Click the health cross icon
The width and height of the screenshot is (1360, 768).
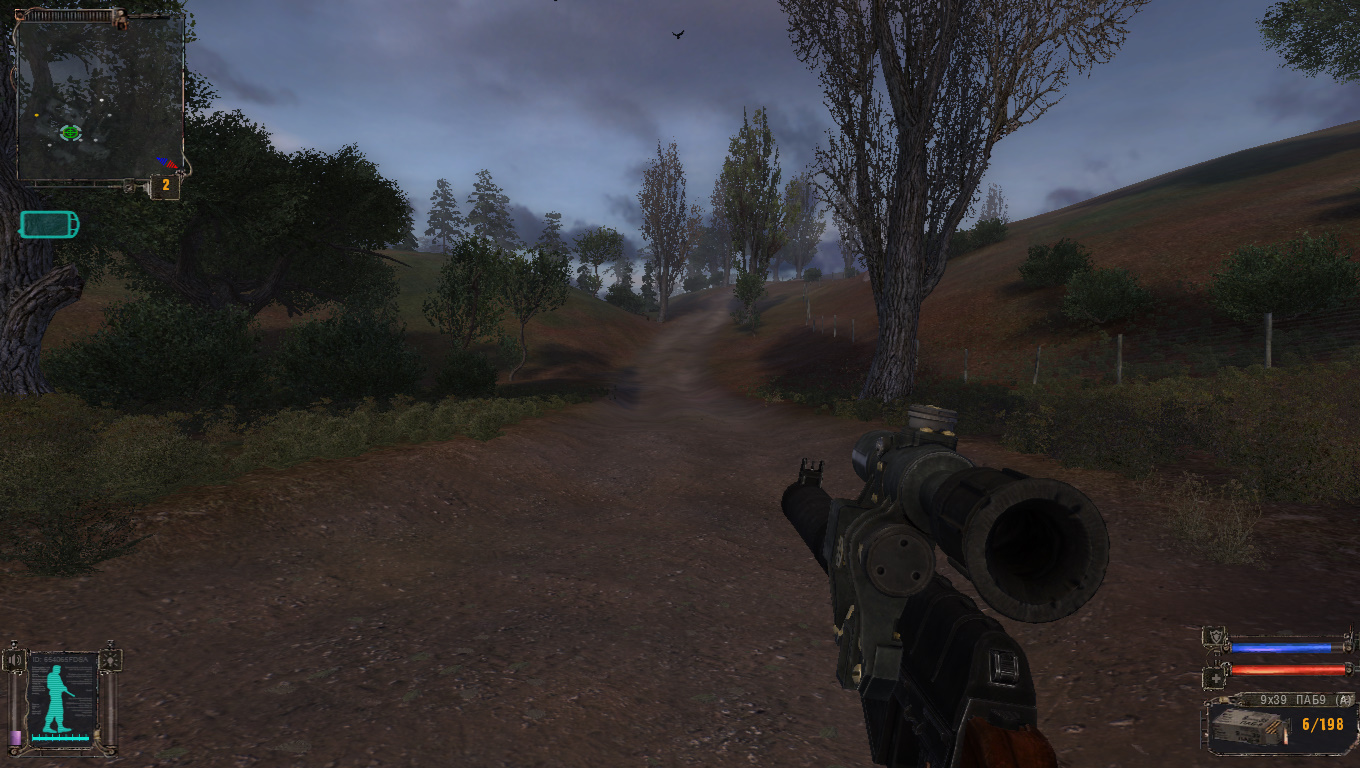[x=1214, y=675]
